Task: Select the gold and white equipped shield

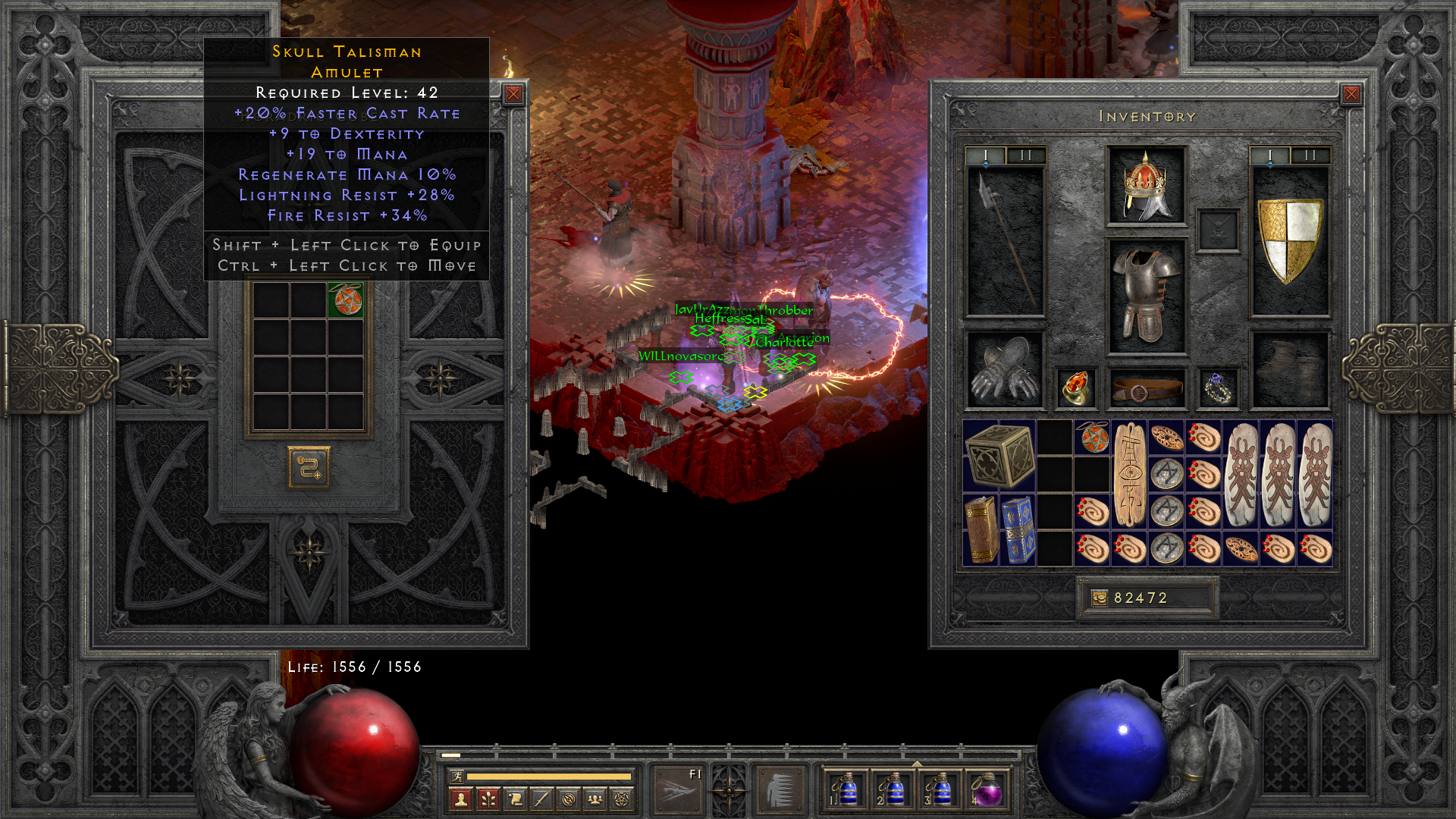Action: [x=1289, y=240]
